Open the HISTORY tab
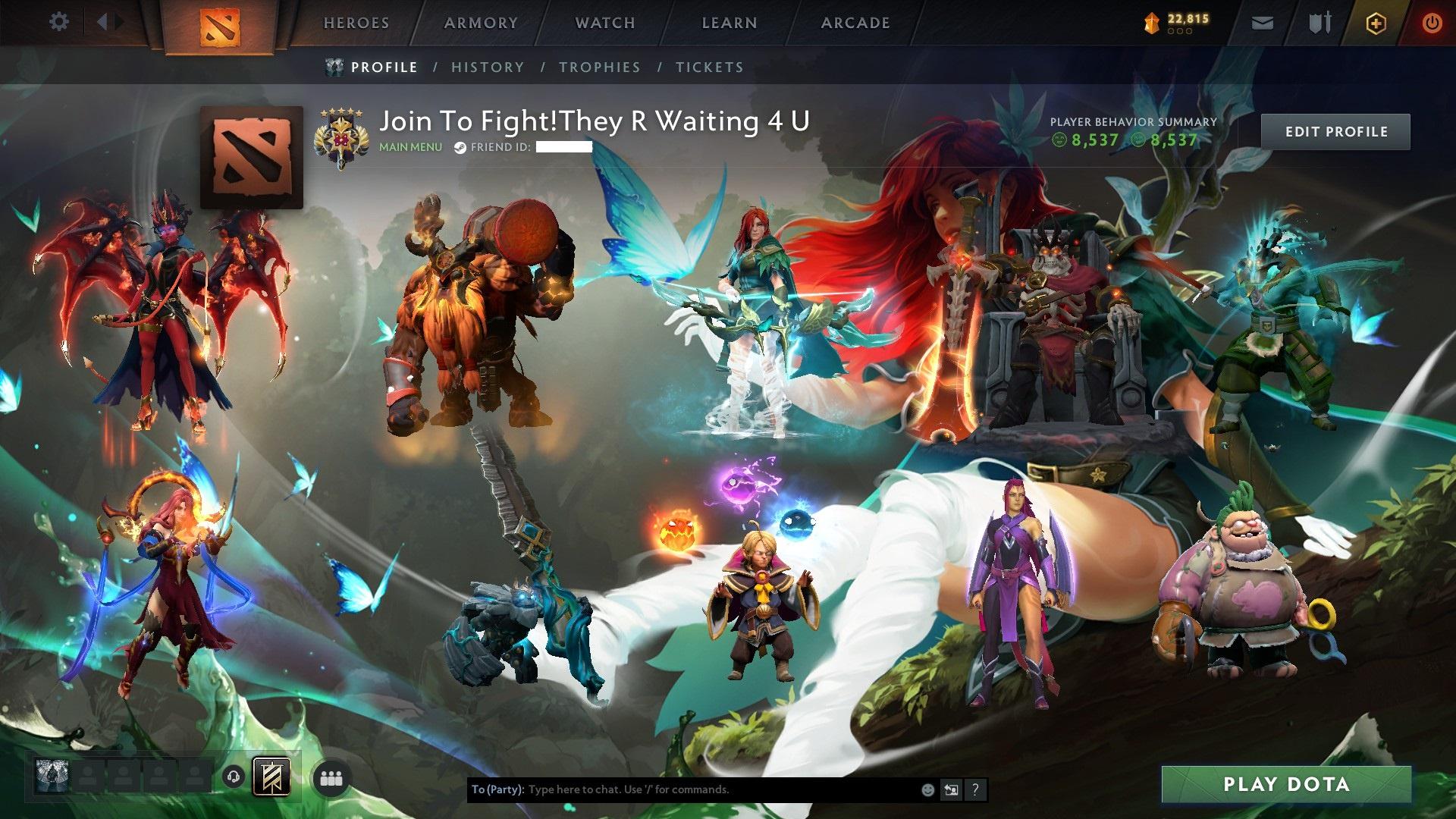 (x=486, y=67)
